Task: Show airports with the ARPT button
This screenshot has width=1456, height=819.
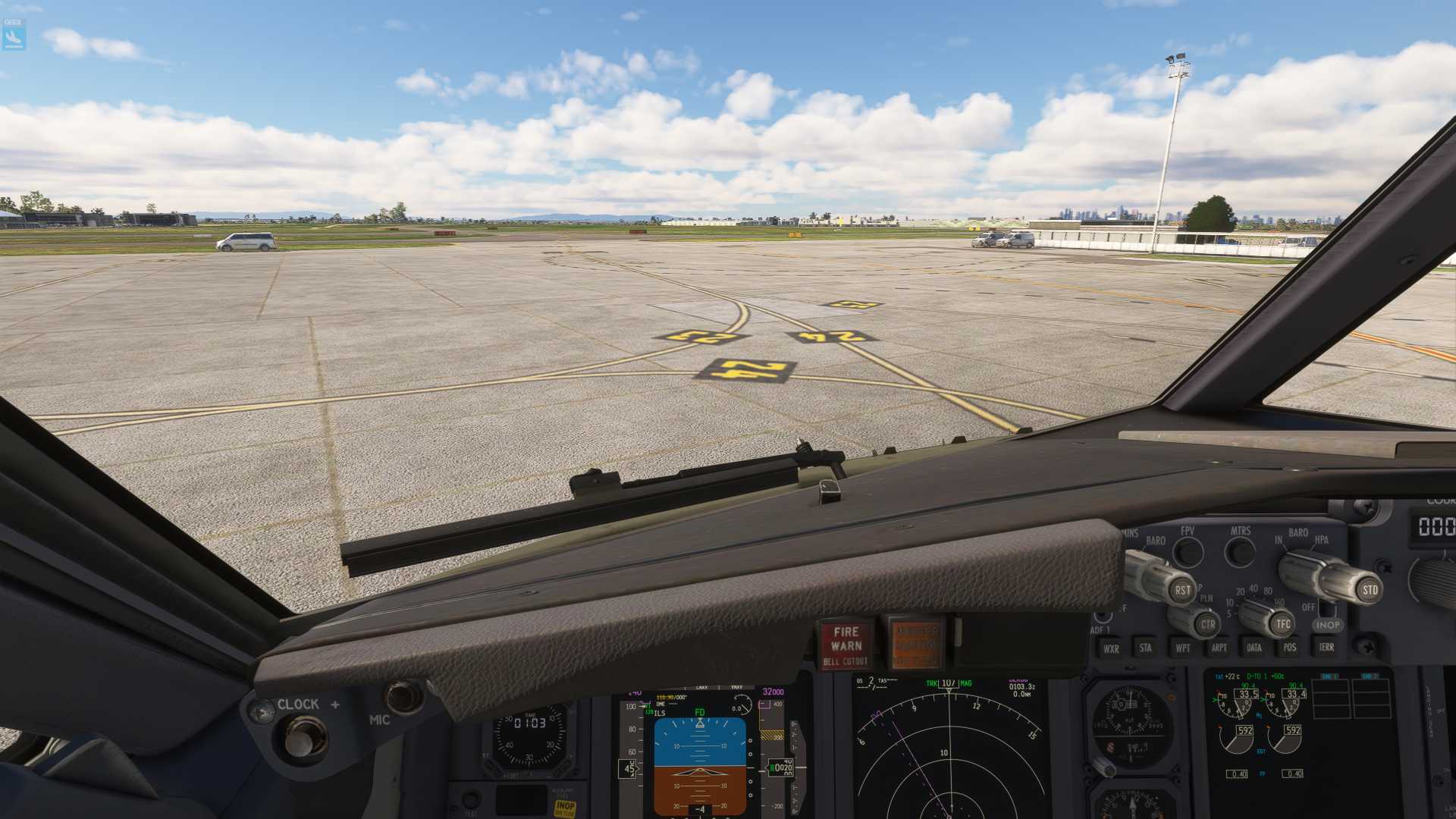Action: [x=1219, y=648]
